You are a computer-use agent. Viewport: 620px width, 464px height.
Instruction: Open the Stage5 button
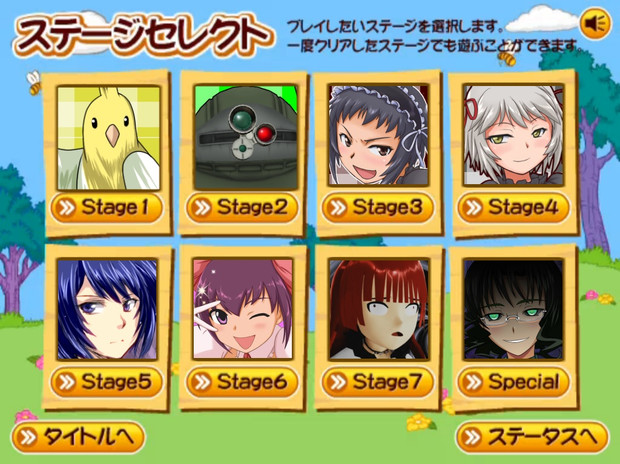(106, 382)
